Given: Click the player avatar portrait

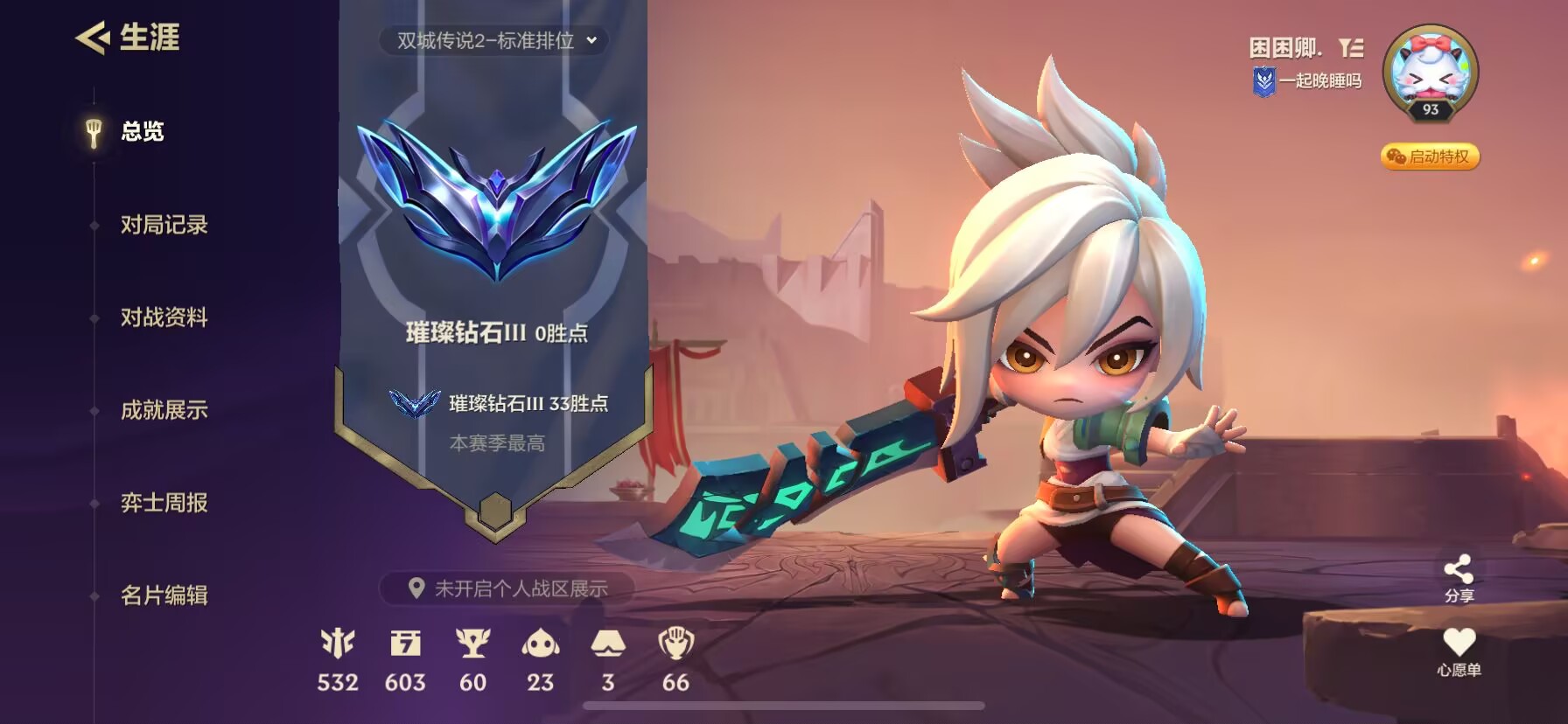Looking at the screenshot, I should (1430, 71).
